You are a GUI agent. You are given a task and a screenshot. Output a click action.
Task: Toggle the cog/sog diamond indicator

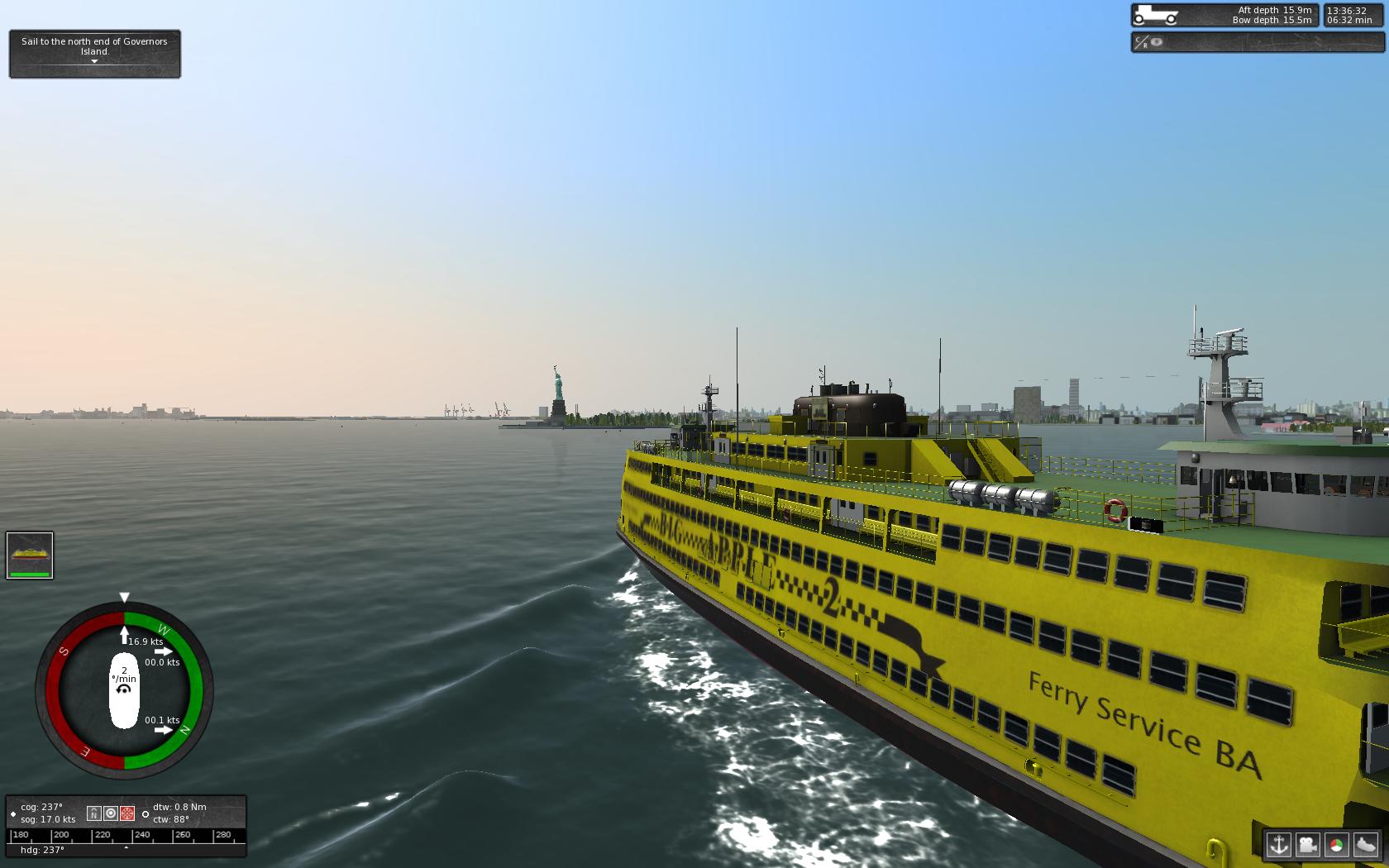(13, 813)
